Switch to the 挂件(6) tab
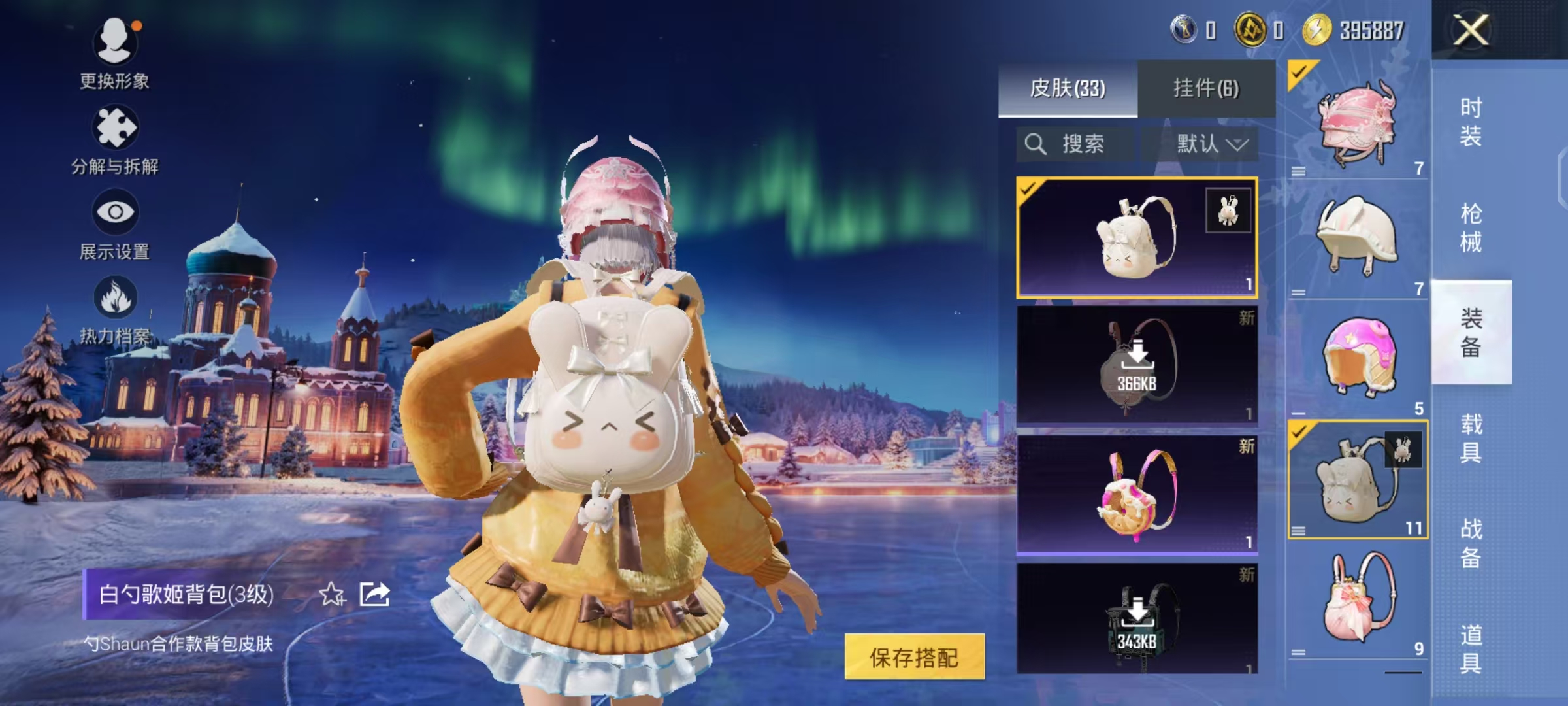The width and height of the screenshot is (1568, 706). (1207, 88)
